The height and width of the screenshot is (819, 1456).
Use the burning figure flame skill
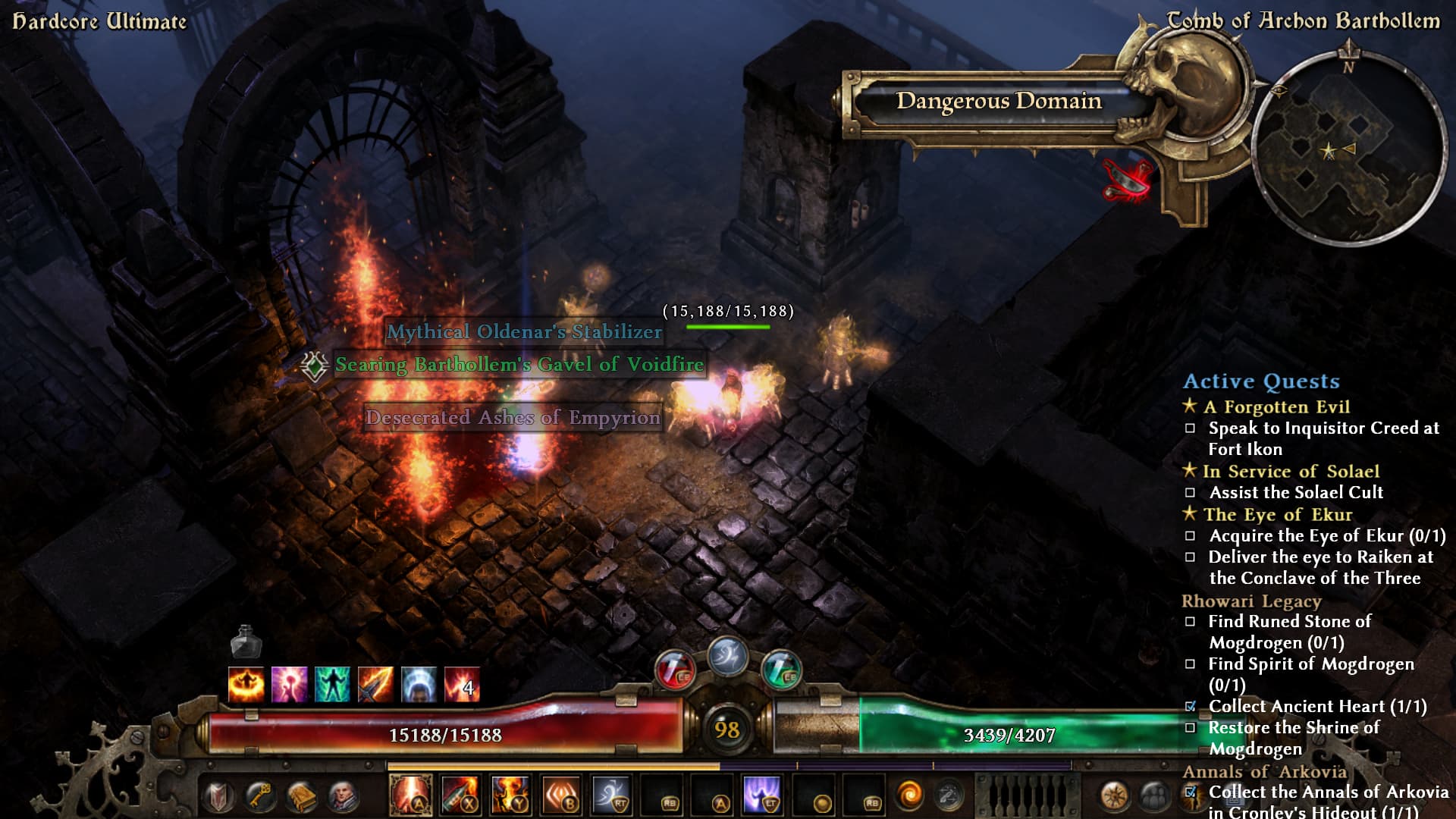[510, 795]
